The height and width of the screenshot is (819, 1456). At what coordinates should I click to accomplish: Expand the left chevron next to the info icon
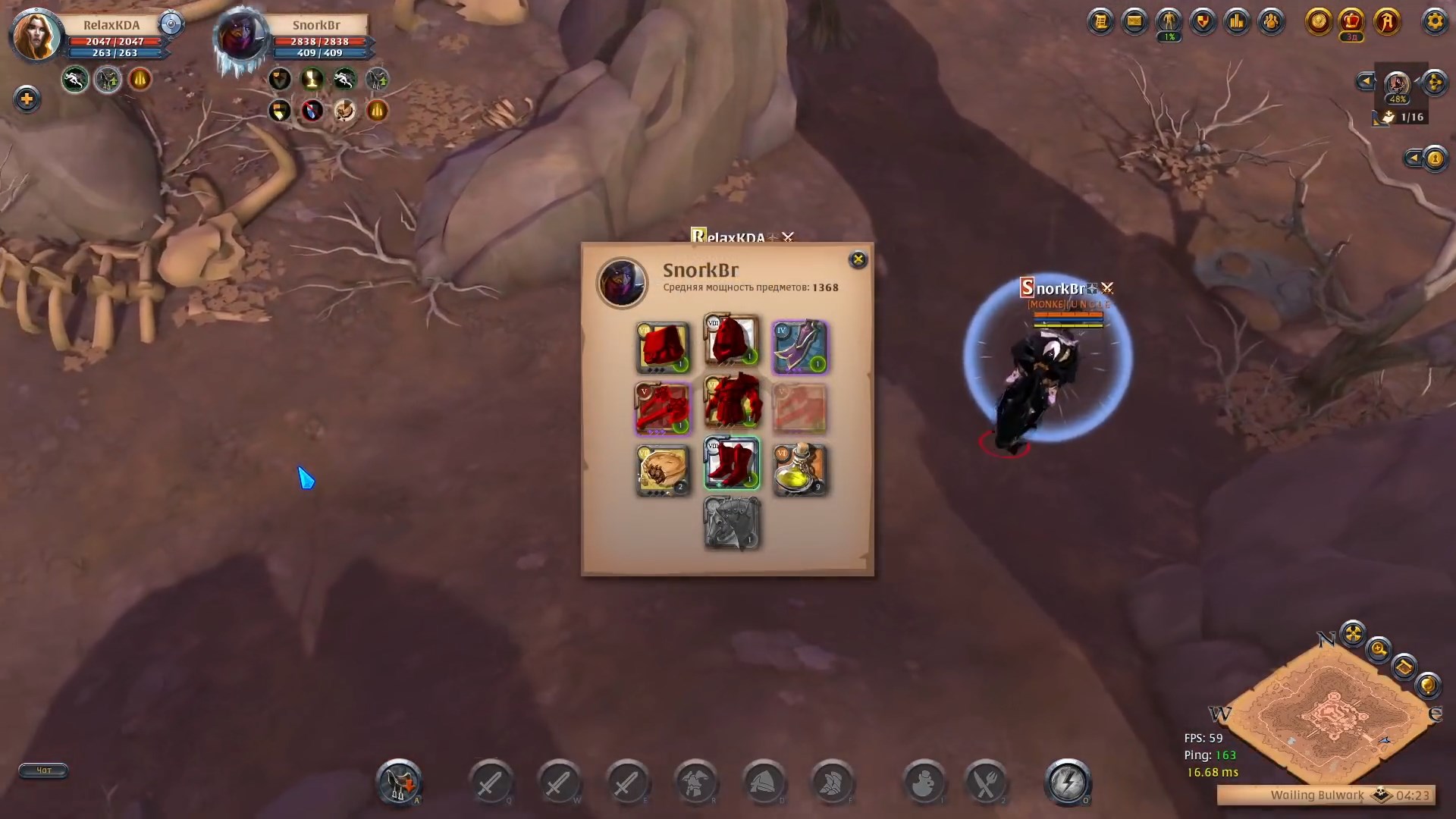(x=1413, y=158)
